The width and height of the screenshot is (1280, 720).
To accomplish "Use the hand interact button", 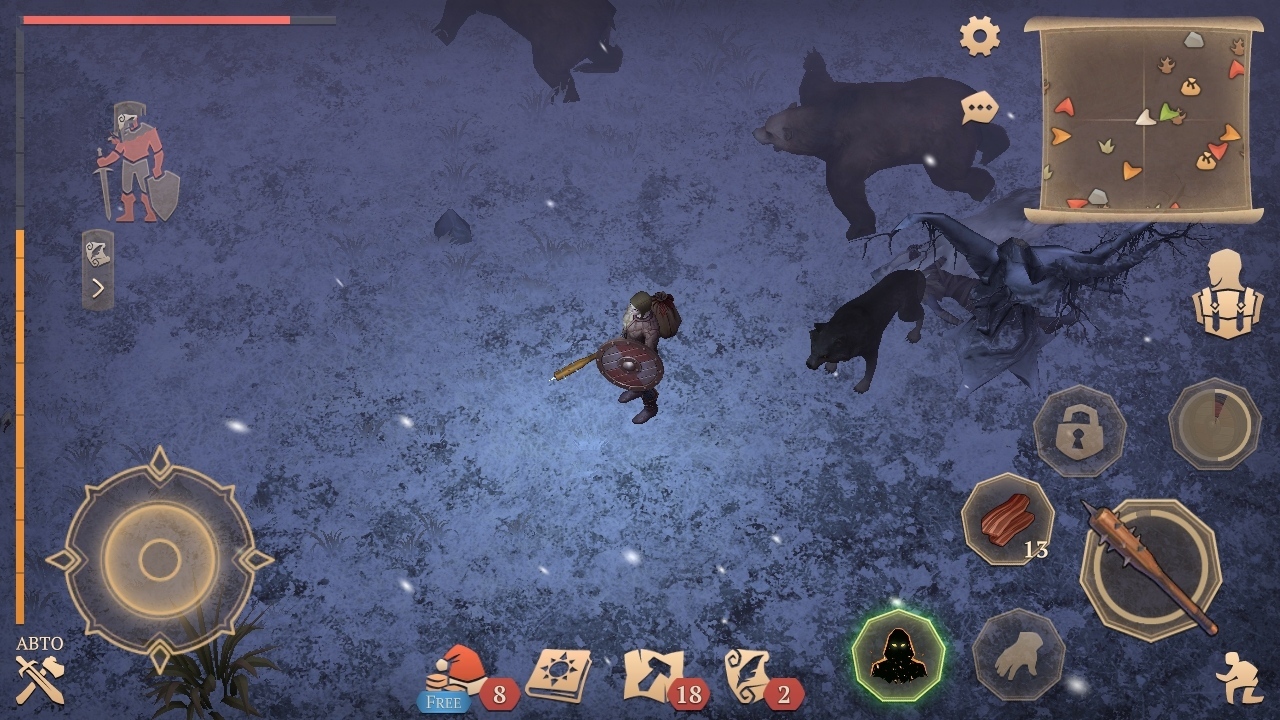I will click(1018, 656).
